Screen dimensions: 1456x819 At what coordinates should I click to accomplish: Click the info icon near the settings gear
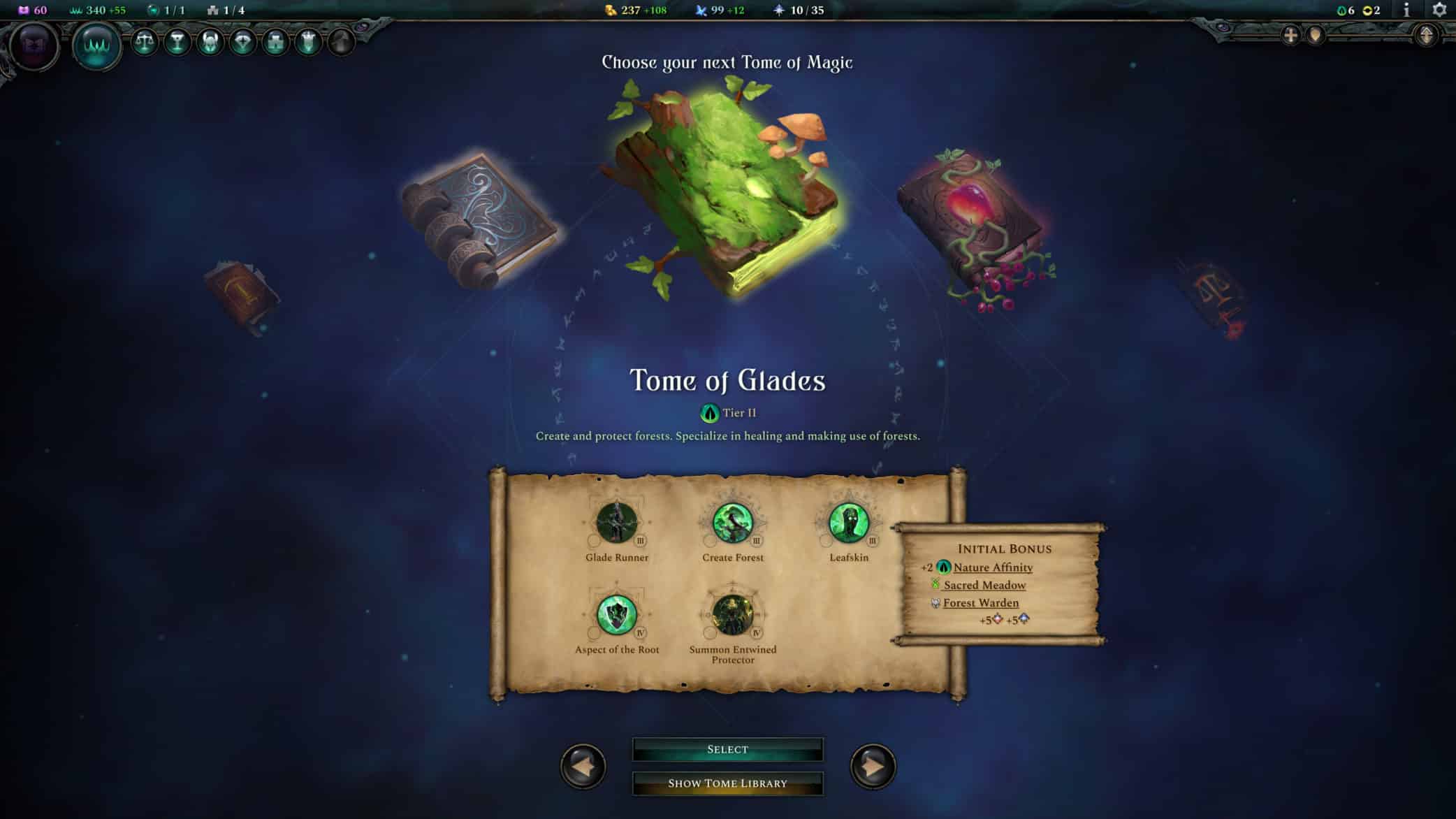pos(1406,10)
